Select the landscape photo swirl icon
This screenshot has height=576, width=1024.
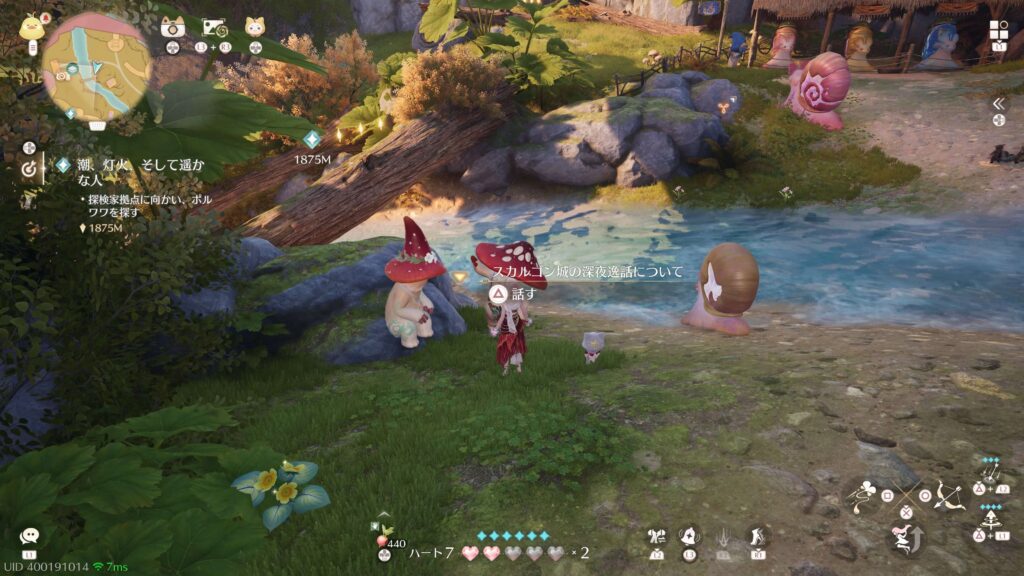(x=215, y=27)
